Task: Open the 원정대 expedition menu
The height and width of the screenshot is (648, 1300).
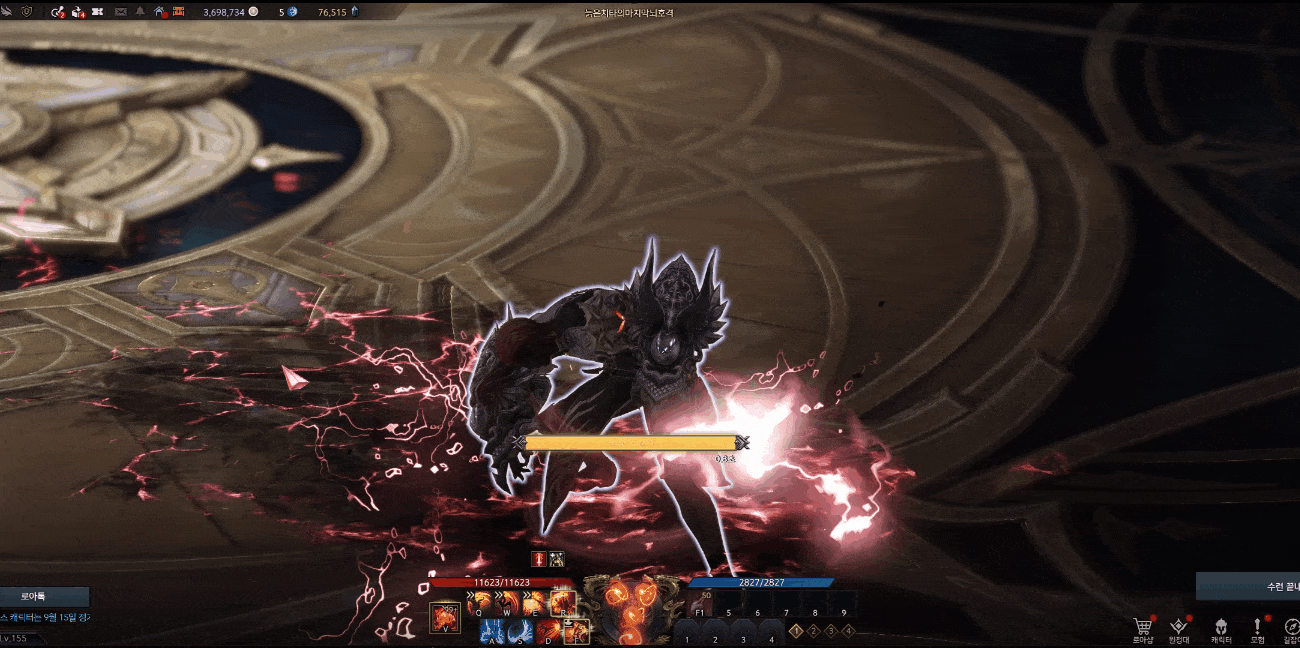Action: [x=1180, y=628]
